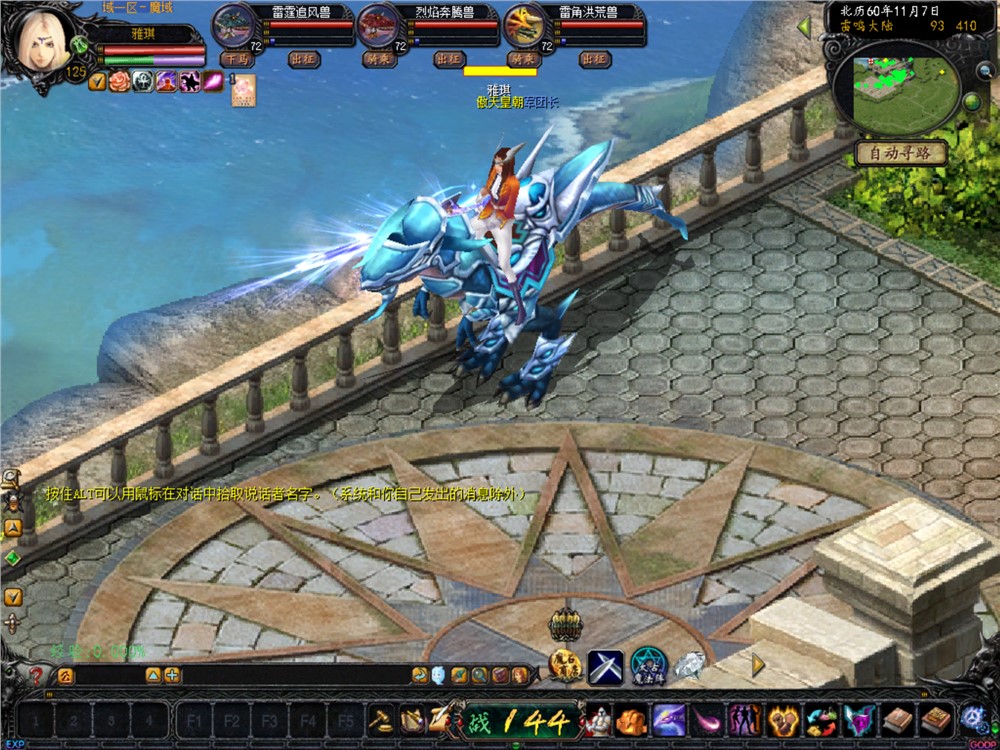Select the 雷角洪荒兽 pet portrait
The image size is (1000, 750).
point(525,25)
